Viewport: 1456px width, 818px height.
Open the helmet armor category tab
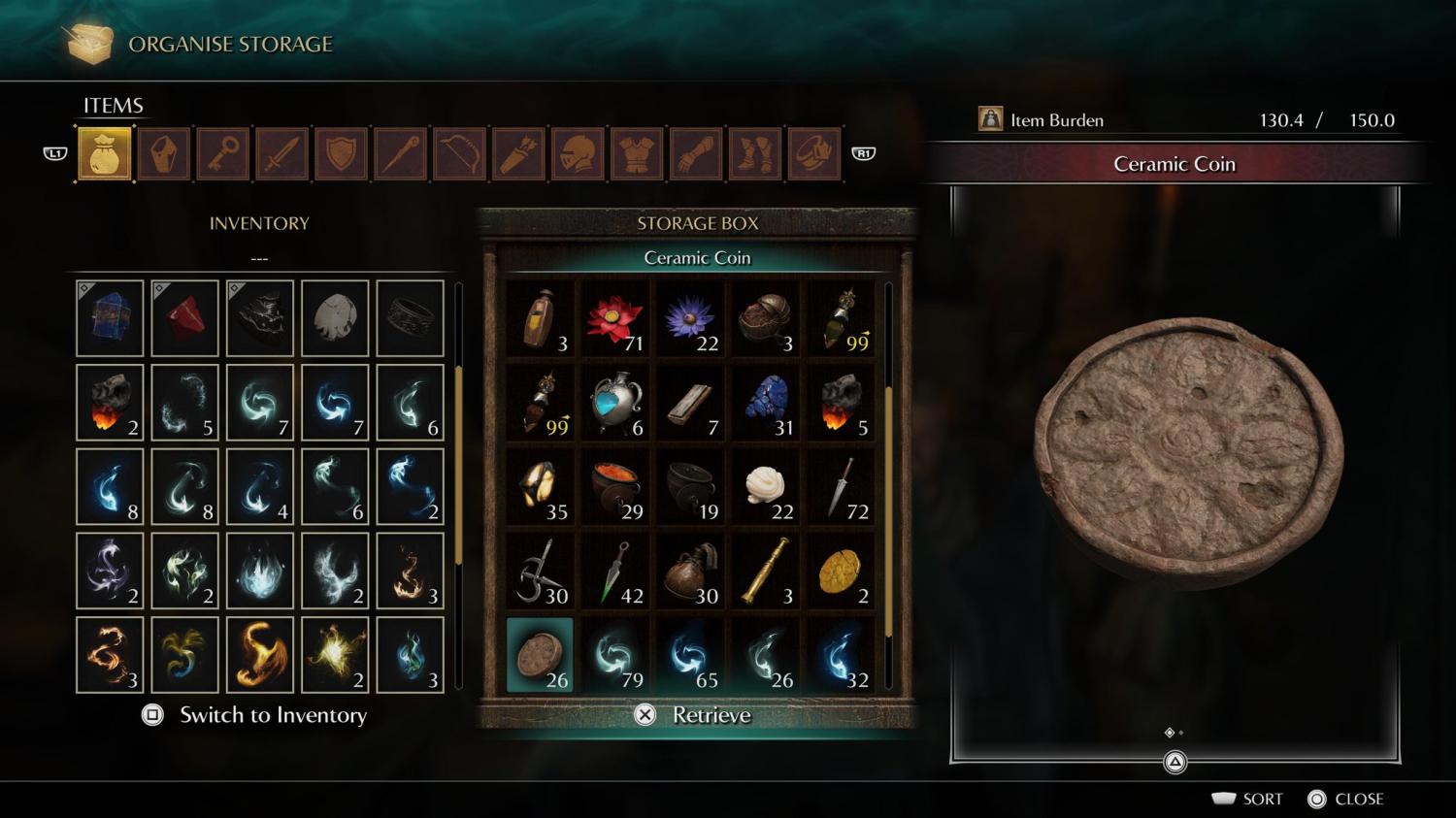pyautogui.click(x=578, y=153)
